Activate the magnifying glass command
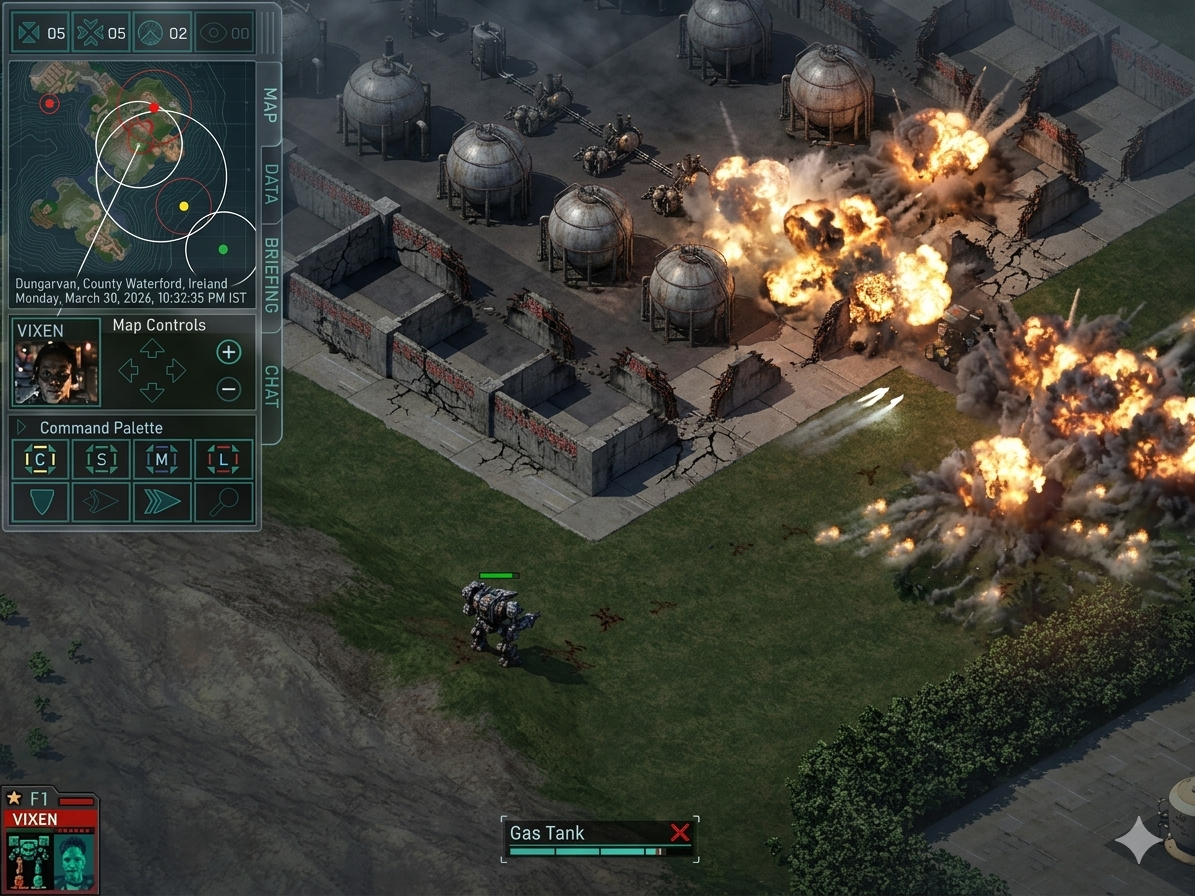1195x896 pixels. (x=223, y=502)
